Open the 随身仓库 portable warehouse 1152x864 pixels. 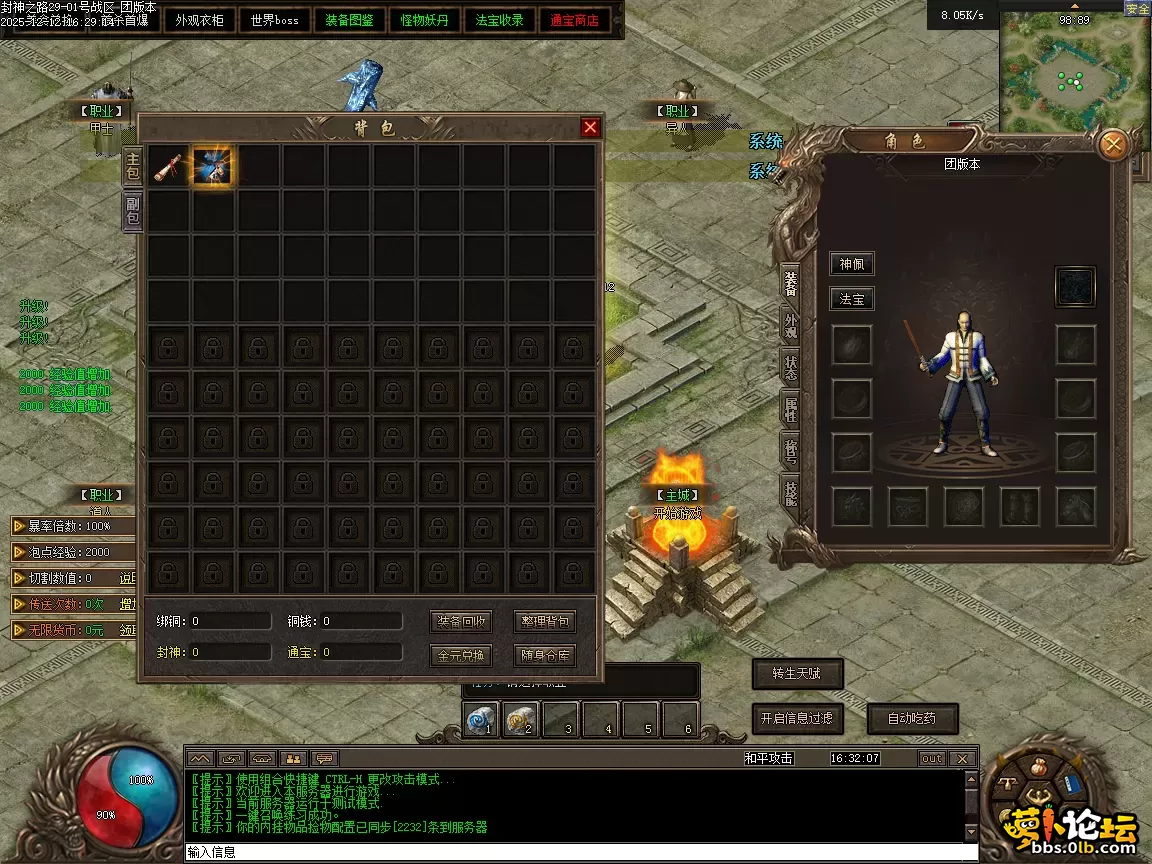(x=545, y=655)
